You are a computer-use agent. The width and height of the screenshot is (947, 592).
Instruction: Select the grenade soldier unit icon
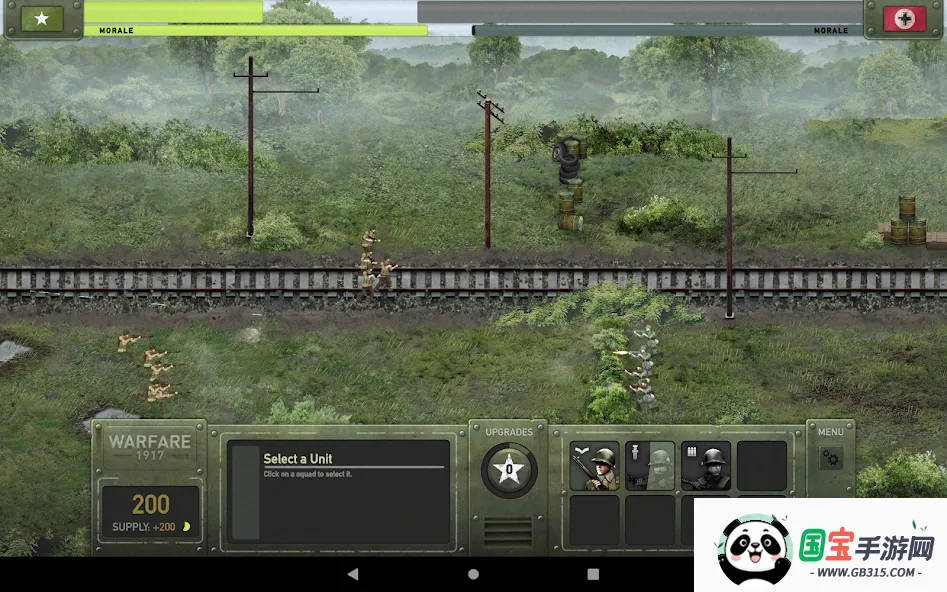click(x=650, y=466)
